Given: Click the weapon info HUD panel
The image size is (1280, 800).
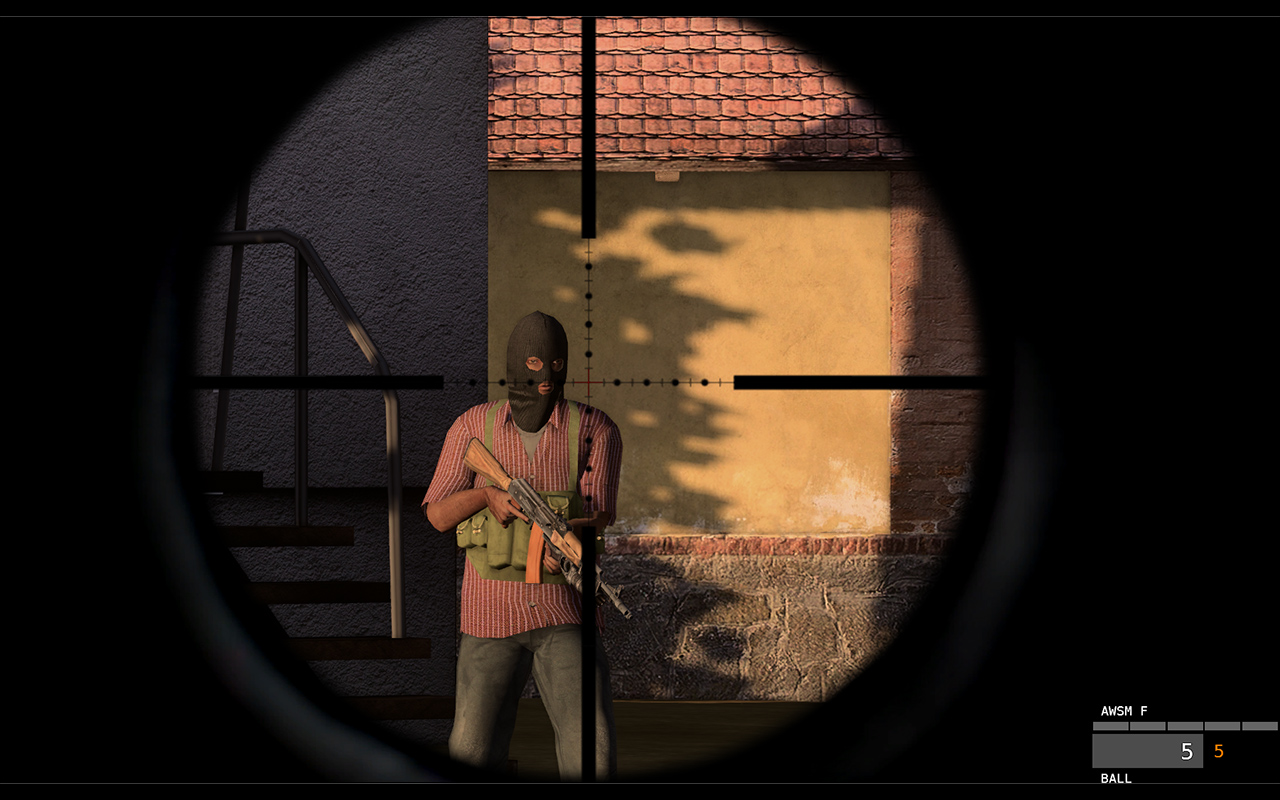Looking at the screenshot, I should point(1180,745).
